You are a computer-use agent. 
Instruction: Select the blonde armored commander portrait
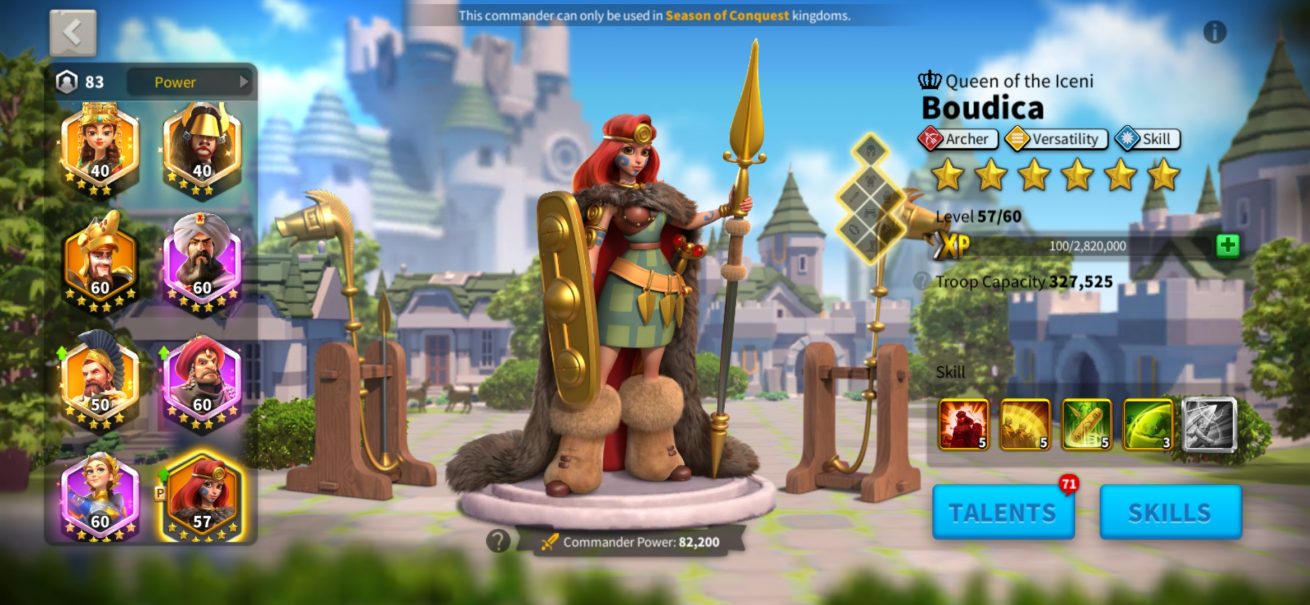coord(99,497)
